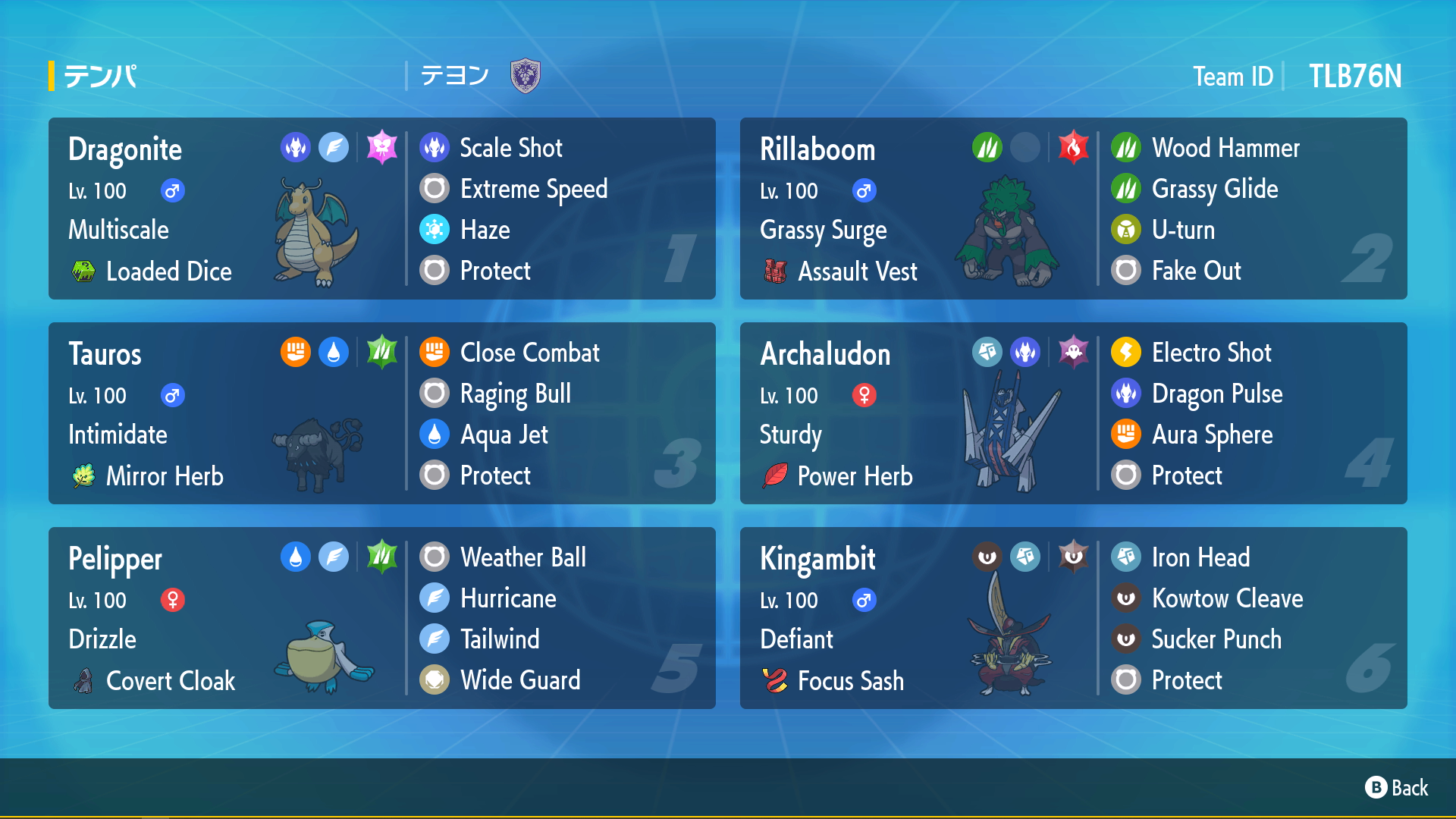
Task: Select Pelipper's Tailwind move
Action: (499, 639)
